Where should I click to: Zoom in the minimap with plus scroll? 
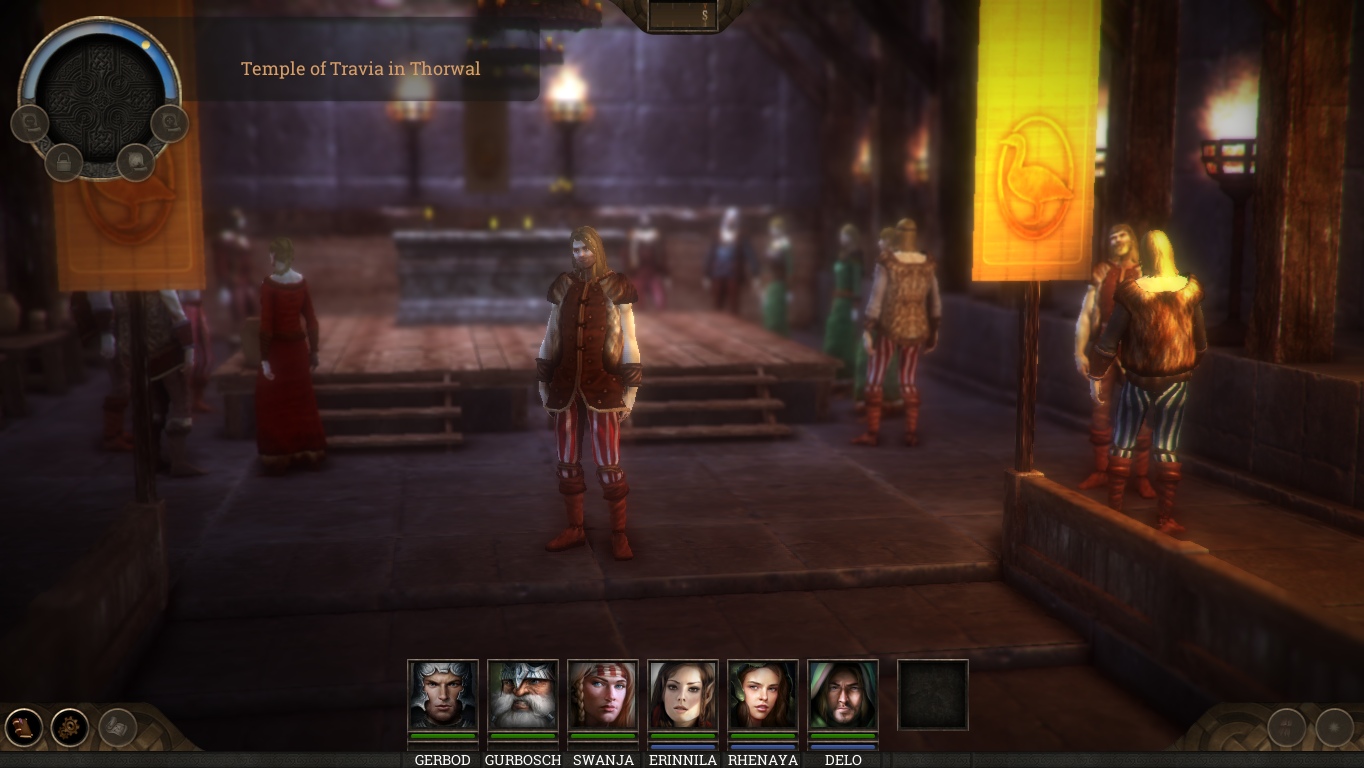click(x=170, y=123)
